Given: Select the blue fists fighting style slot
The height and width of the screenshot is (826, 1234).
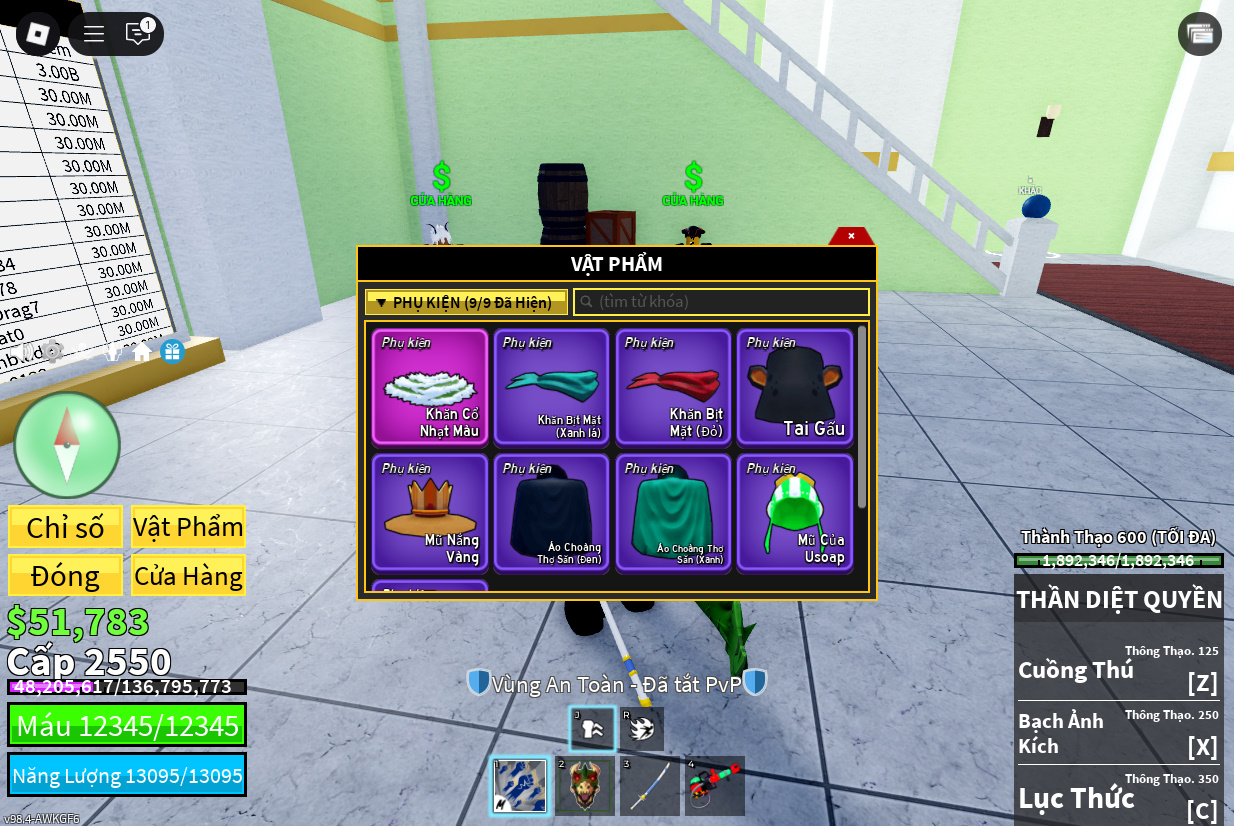Looking at the screenshot, I should [520, 786].
